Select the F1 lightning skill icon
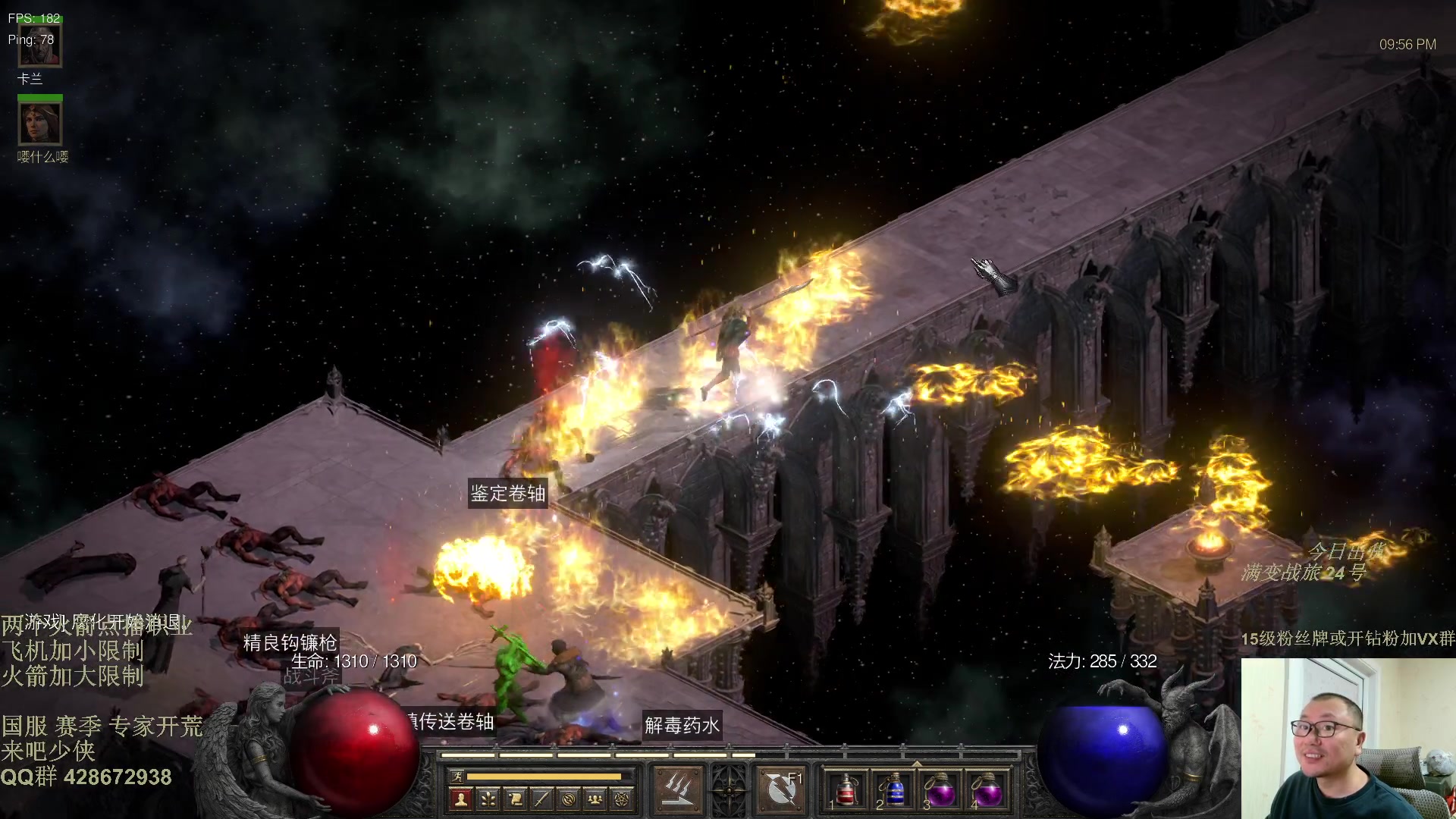The image size is (1456, 819). [781, 789]
